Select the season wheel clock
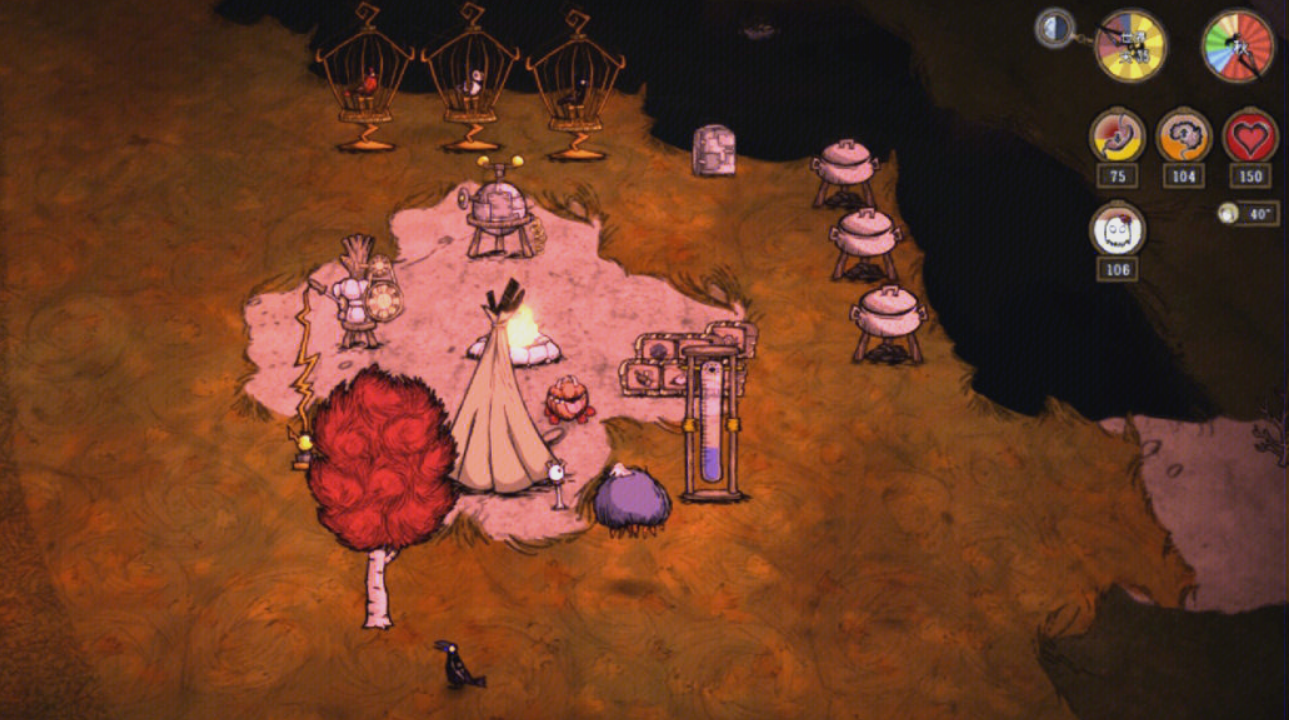This screenshot has height=720, width=1289. [x=1237, y=45]
